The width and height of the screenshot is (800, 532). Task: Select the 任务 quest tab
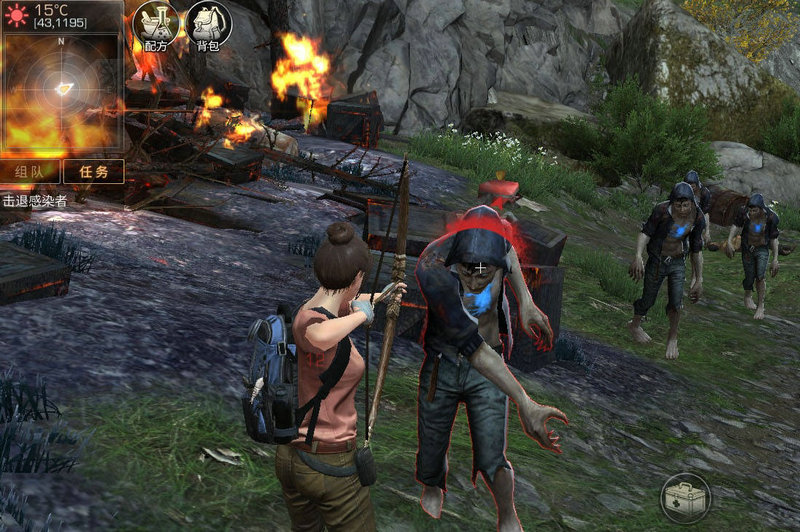click(94, 171)
